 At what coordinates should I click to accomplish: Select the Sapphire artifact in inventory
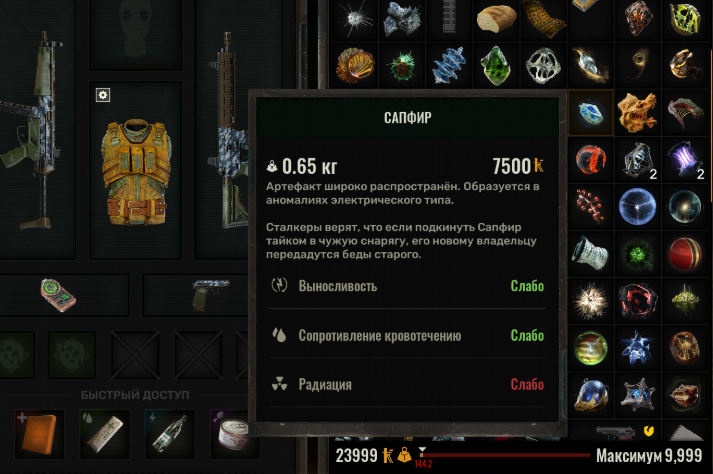(590, 112)
